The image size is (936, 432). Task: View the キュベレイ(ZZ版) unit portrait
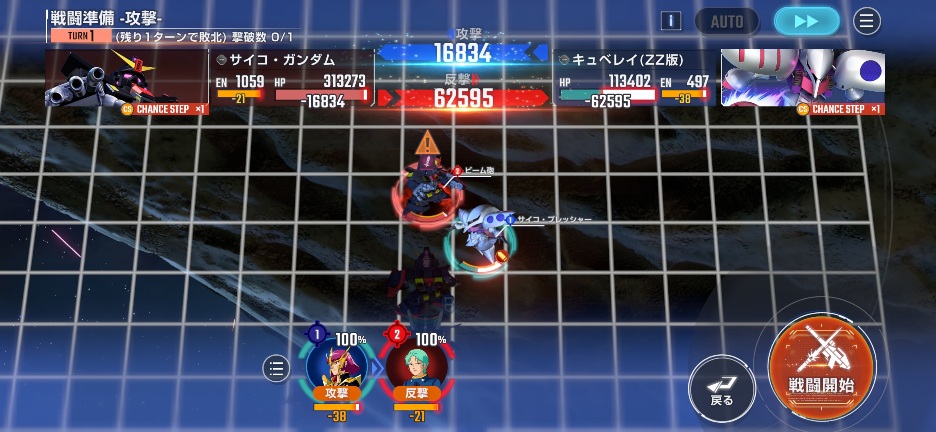(803, 78)
